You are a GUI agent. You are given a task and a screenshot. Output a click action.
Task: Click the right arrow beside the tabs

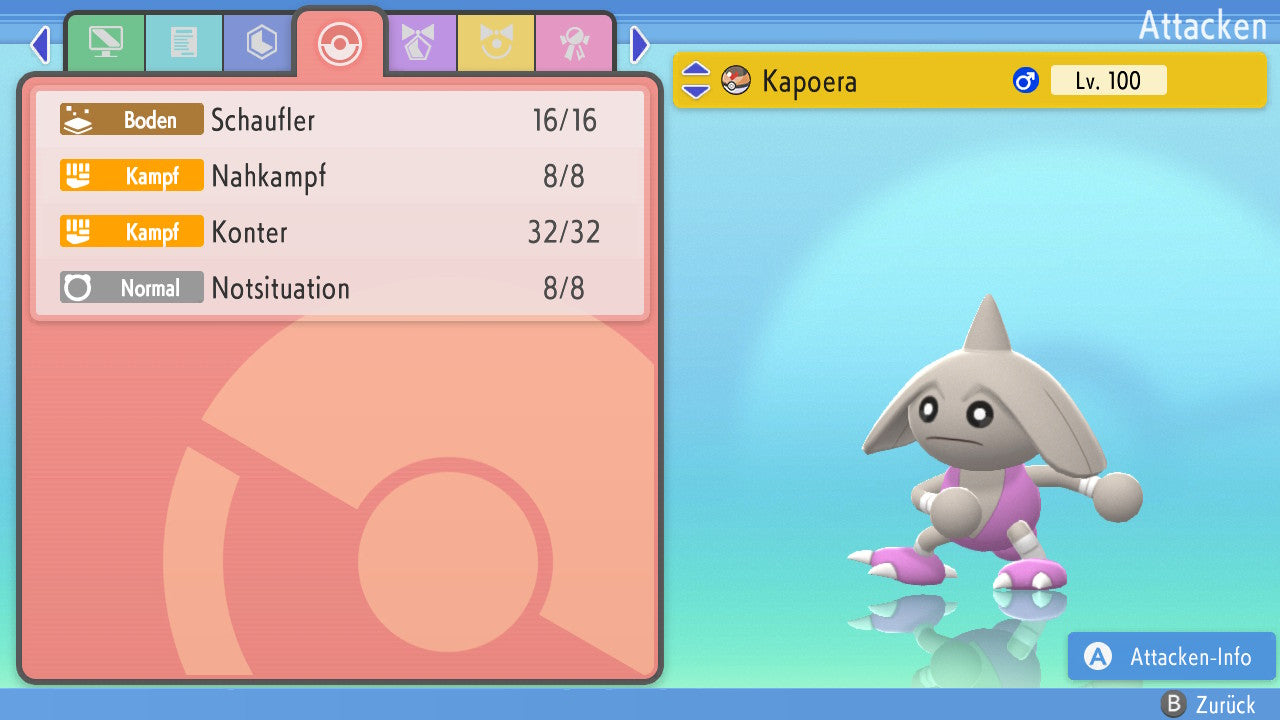tap(640, 44)
